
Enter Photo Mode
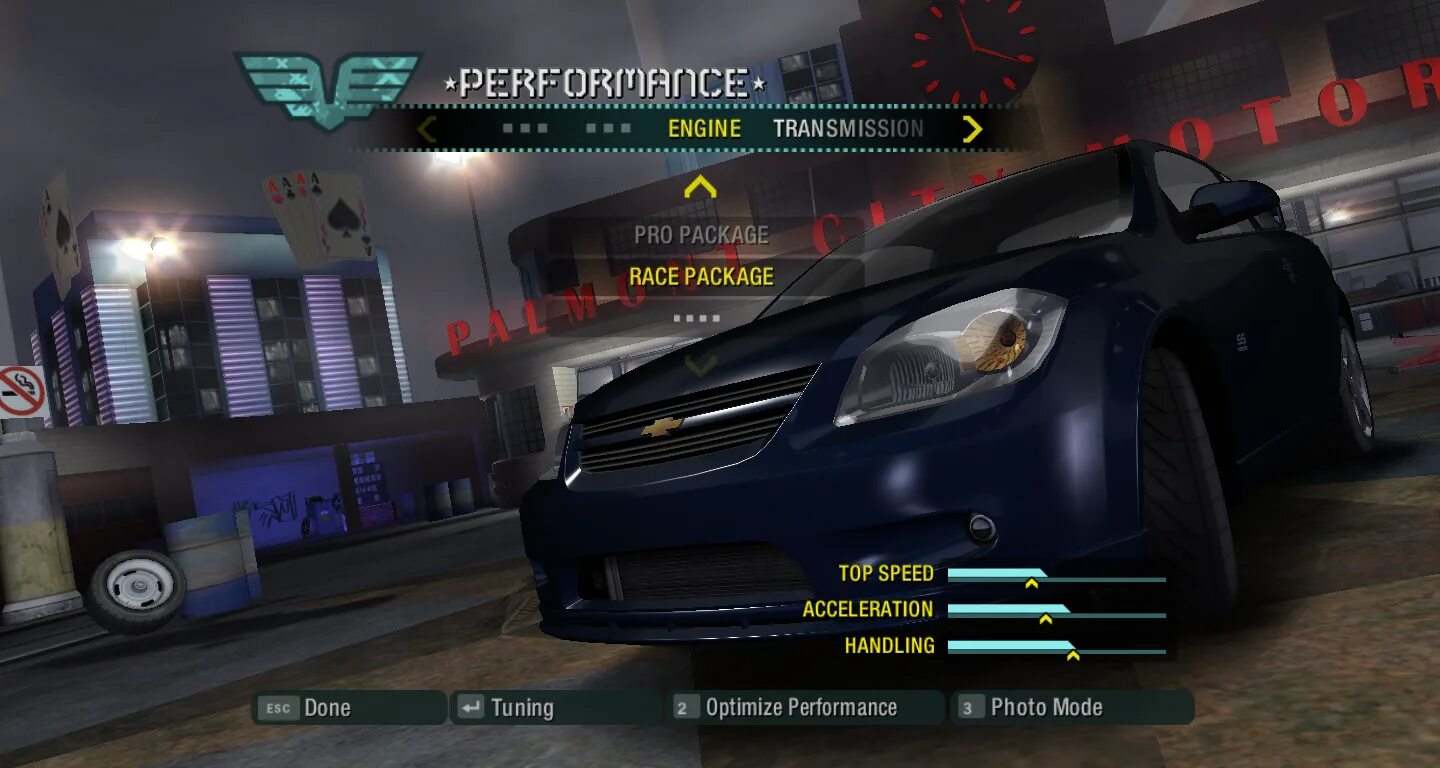click(x=1071, y=708)
